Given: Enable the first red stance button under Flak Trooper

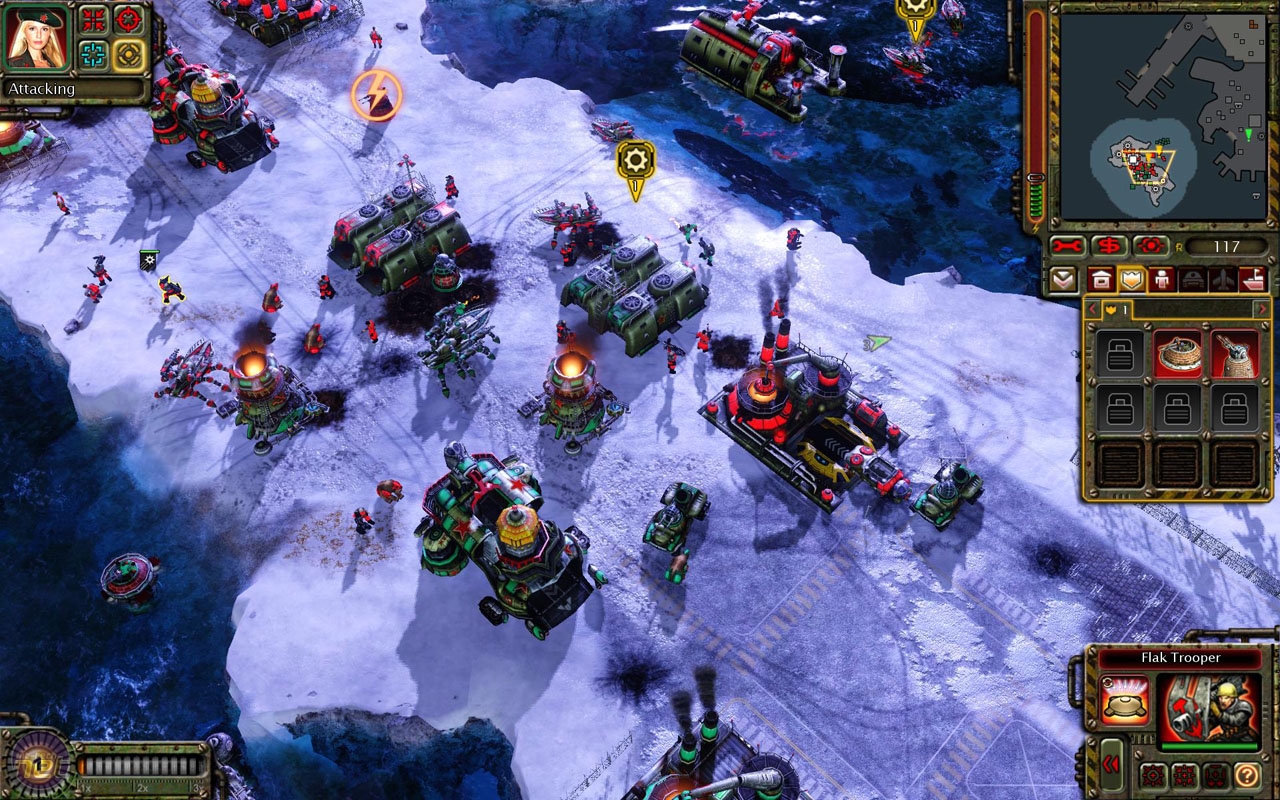Looking at the screenshot, I should 1155,774.
